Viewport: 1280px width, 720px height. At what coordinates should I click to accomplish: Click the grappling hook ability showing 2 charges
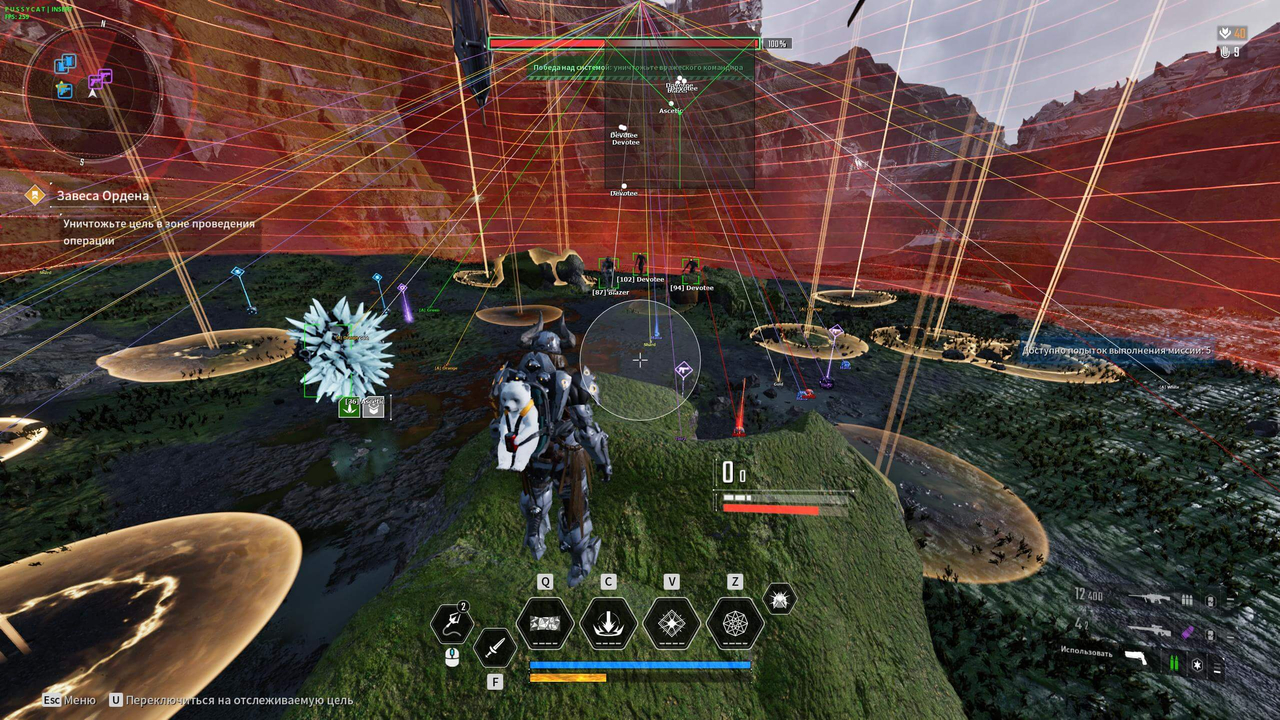click(452, 621)
